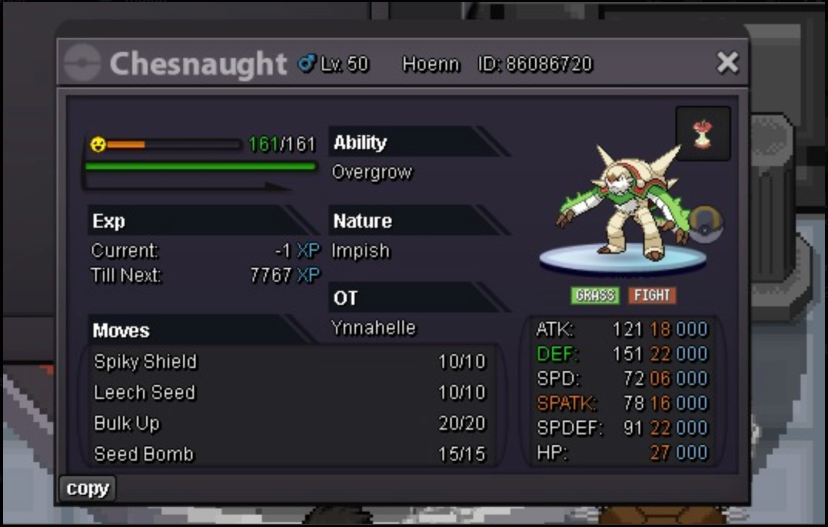Select the Leech Seed move
The height and width of the screenshot is (527, 828).
[x=290, y=393]
